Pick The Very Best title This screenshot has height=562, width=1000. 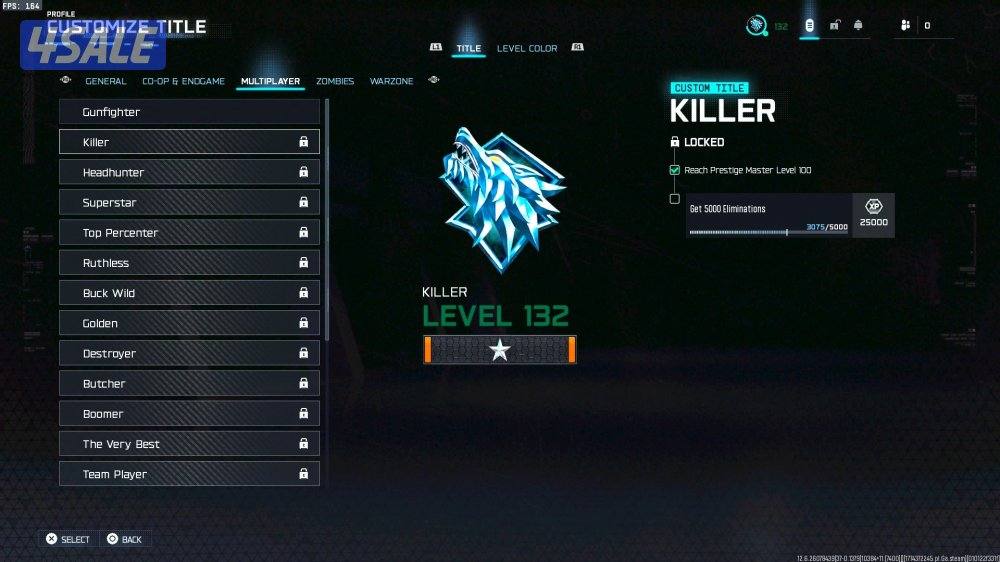pos(189,444)
